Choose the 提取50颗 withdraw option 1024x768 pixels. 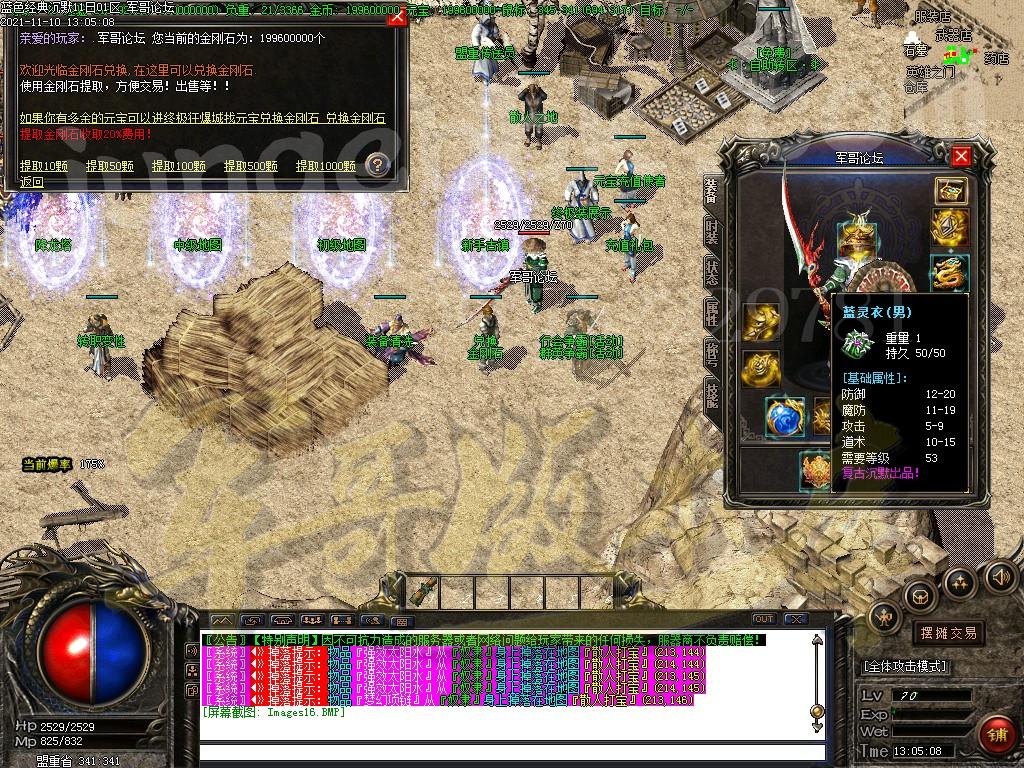(110, 166)
